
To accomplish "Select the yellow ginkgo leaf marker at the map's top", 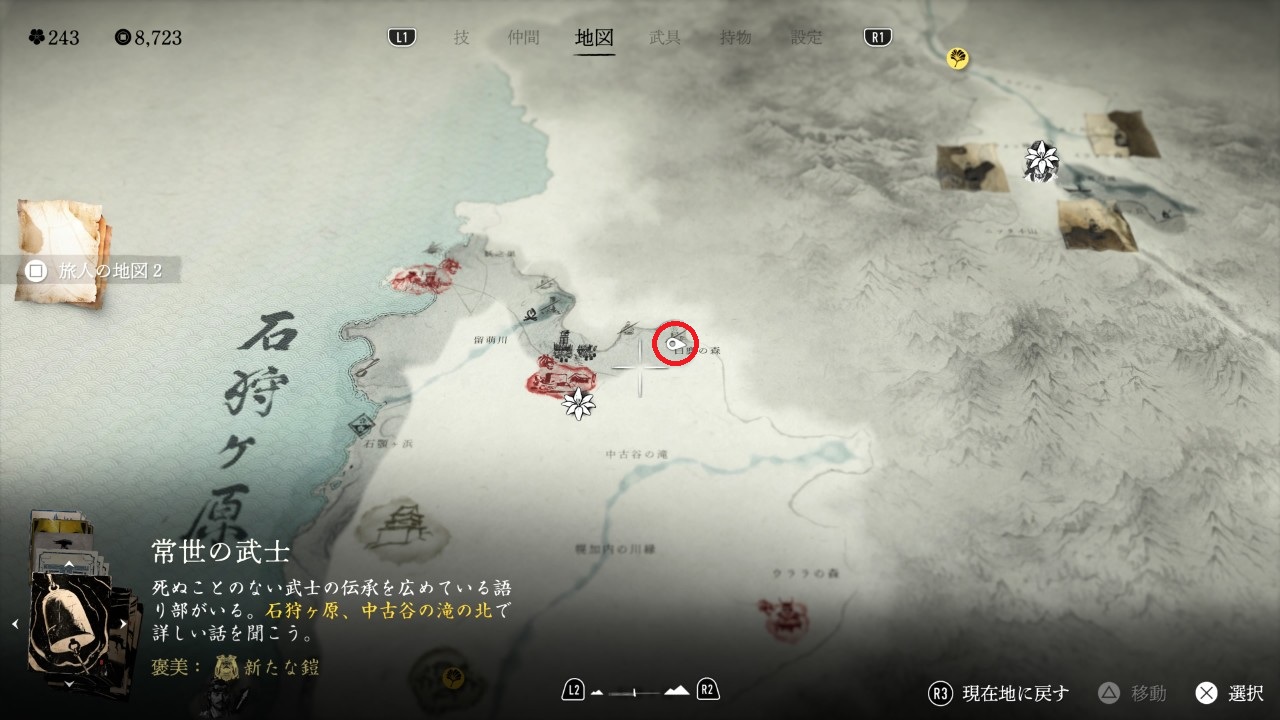I will [x=958, y=59].
